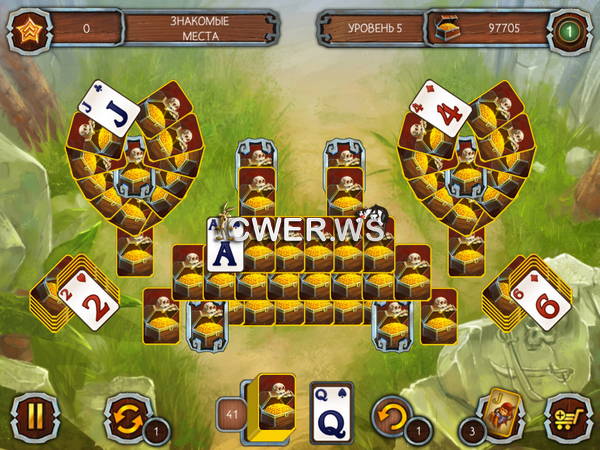The height and width of the screenshot is (450, 600).
Task: Click the treasure chest gold icon
Action: [x=445, y=28]
